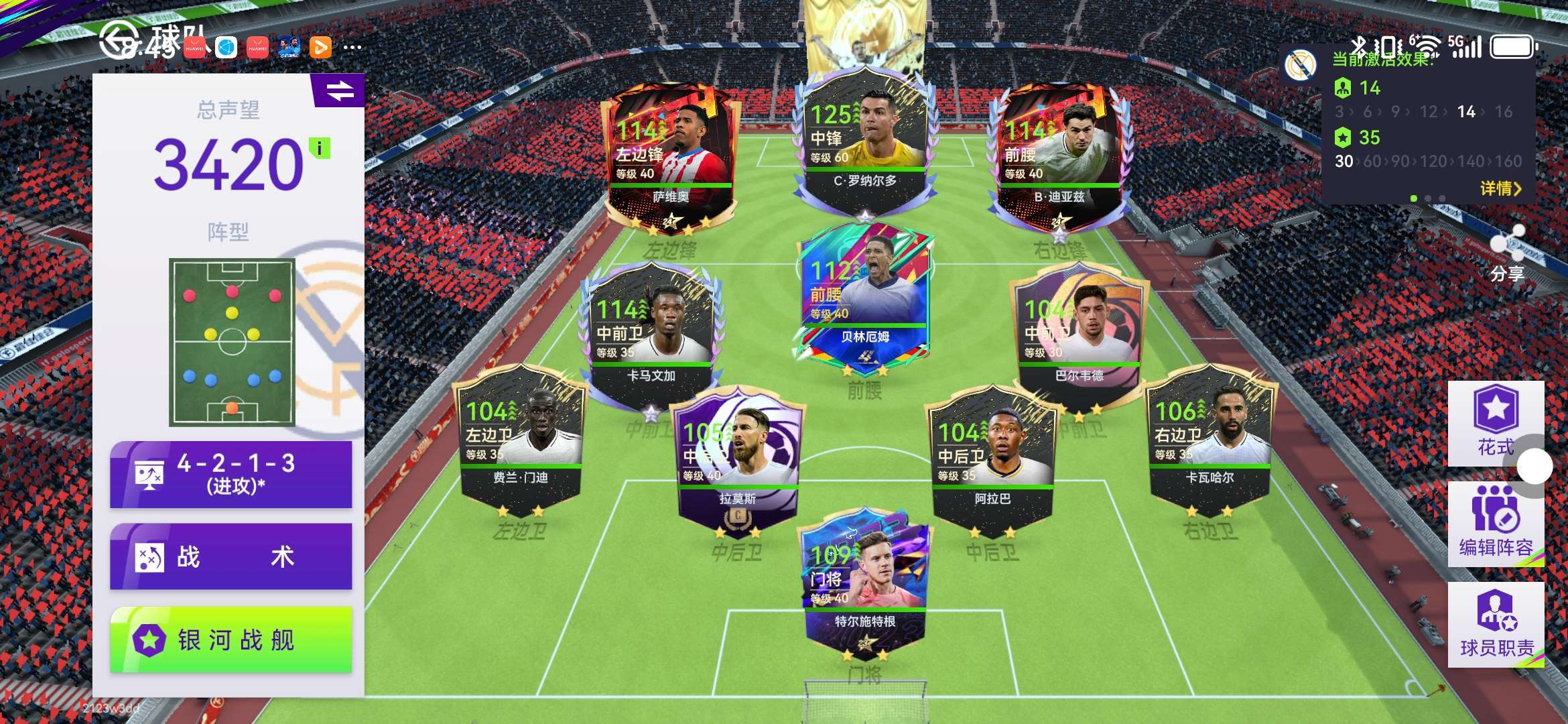
Task: Open 球员职责 player roles
Action: pos(1496,625)
